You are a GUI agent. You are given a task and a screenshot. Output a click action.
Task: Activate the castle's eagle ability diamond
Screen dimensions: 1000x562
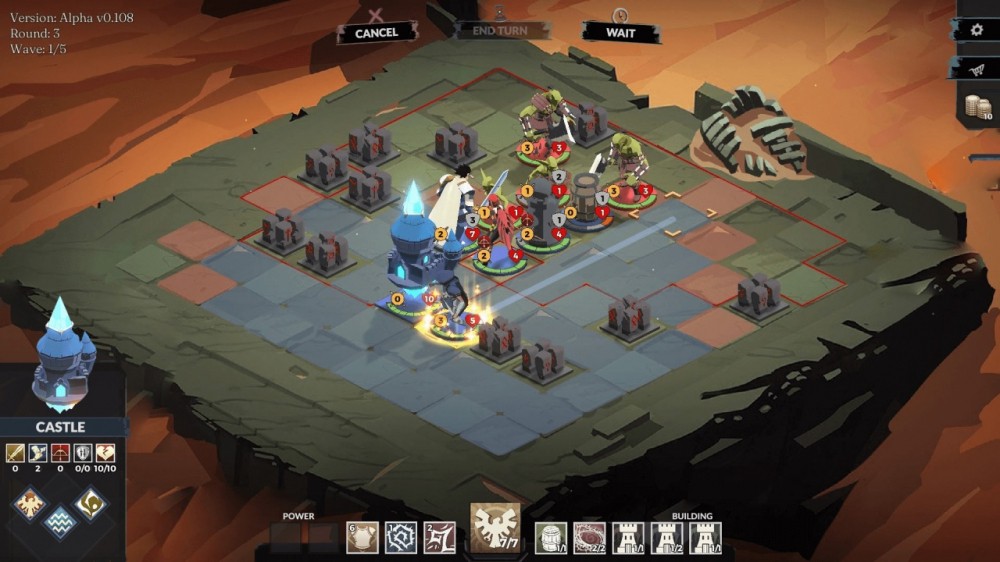pos(30,503)
